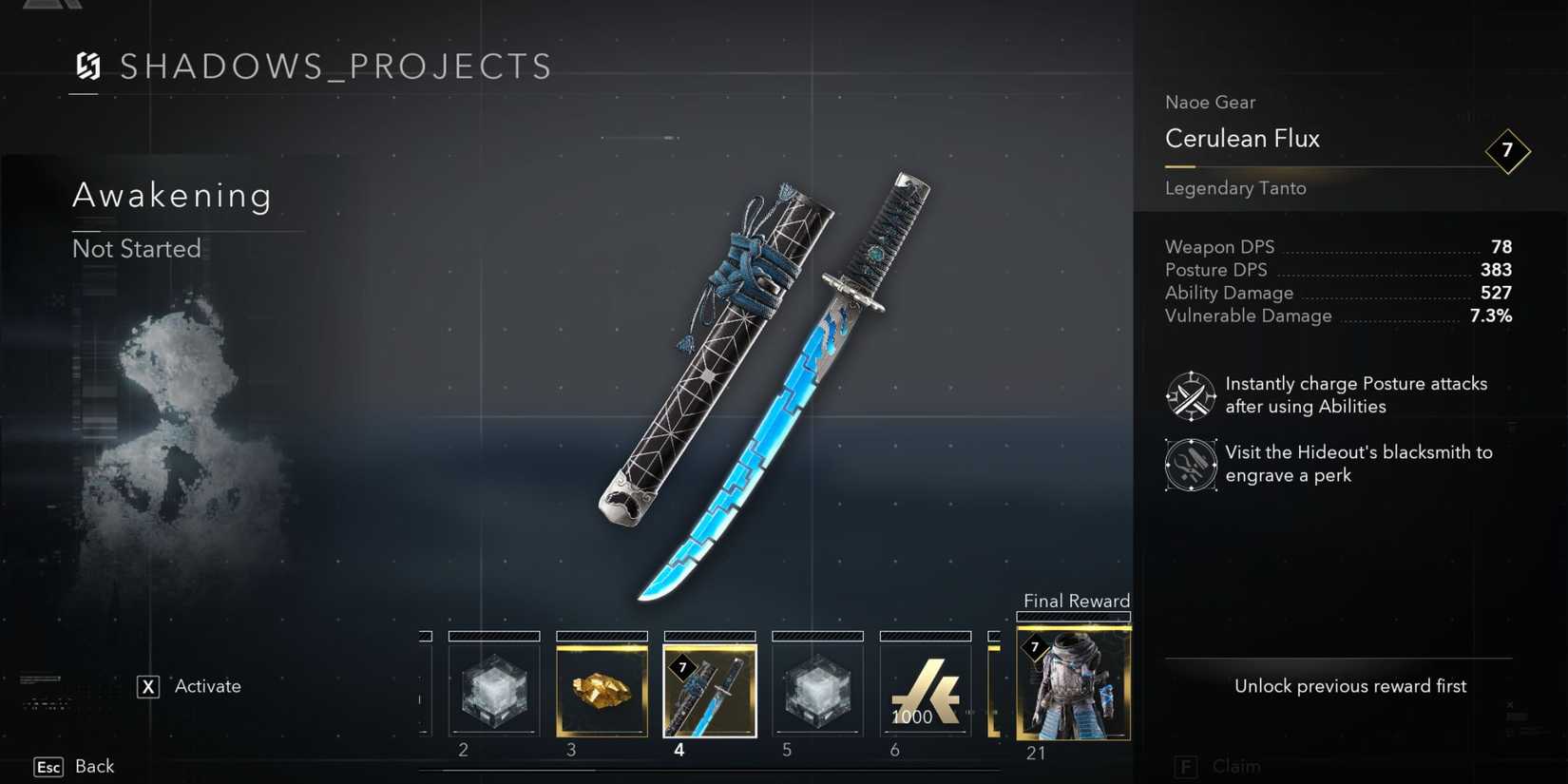Click the greyed-out Claim option
1568x784 pixels.
[x=1219, y=766]
